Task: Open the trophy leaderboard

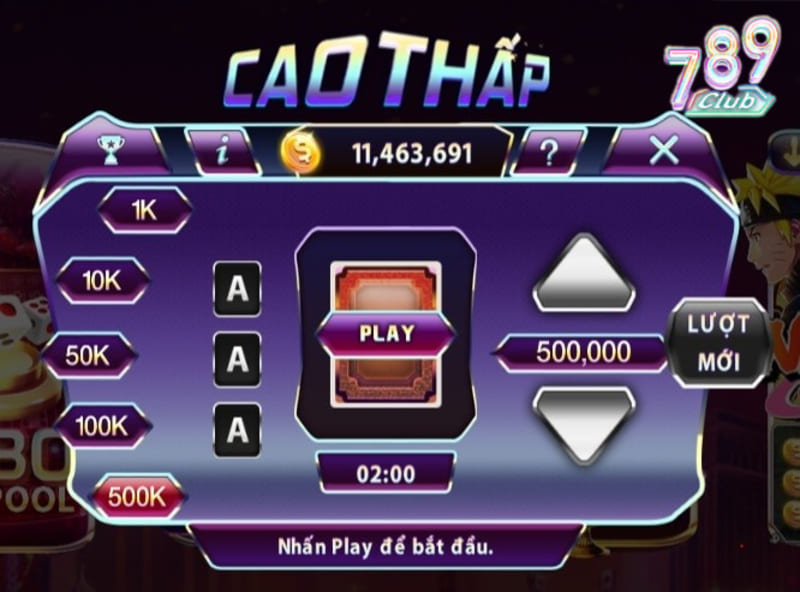Action: tap(106, 151)
